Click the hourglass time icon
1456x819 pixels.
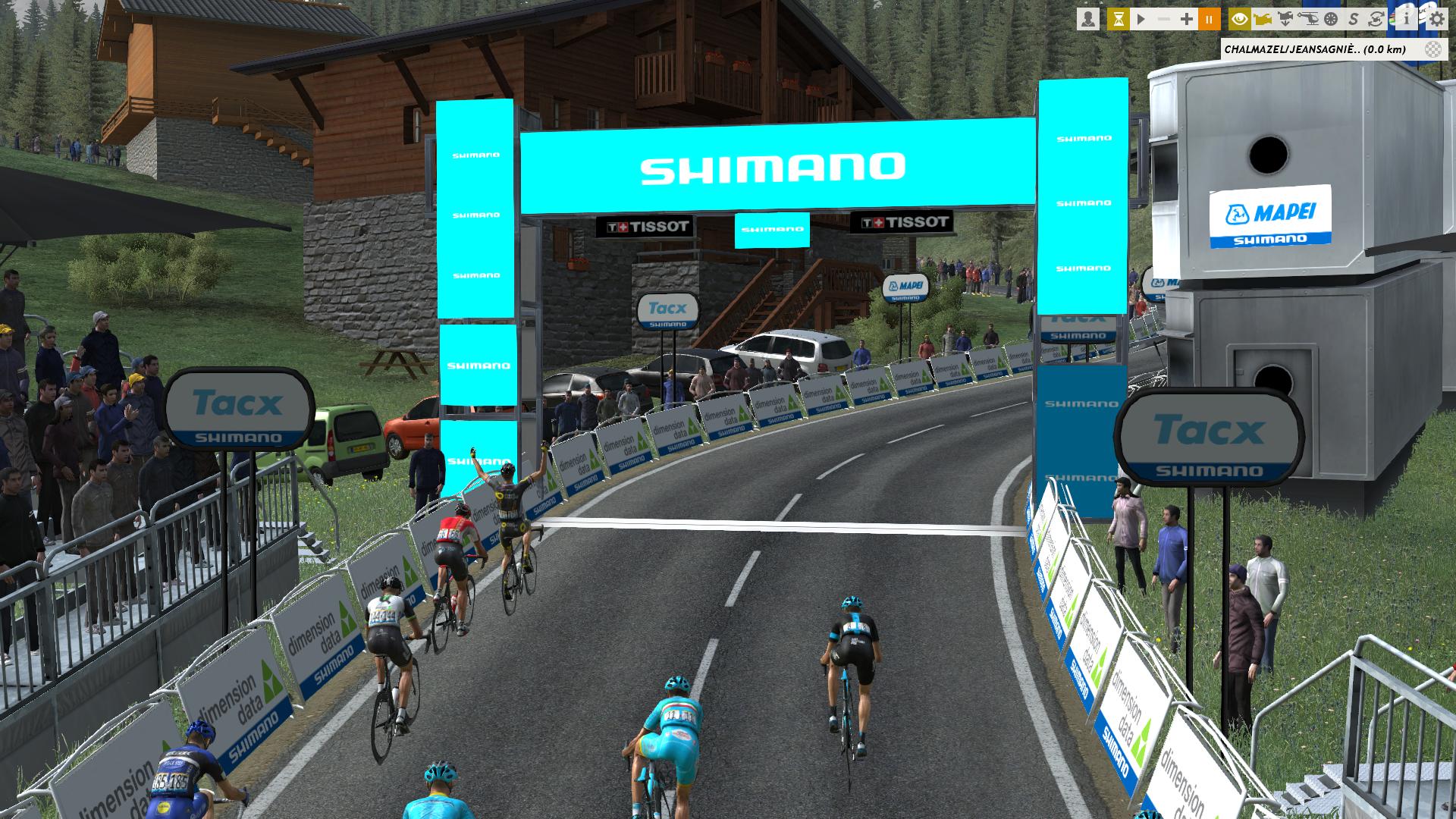pos(1118,19)
